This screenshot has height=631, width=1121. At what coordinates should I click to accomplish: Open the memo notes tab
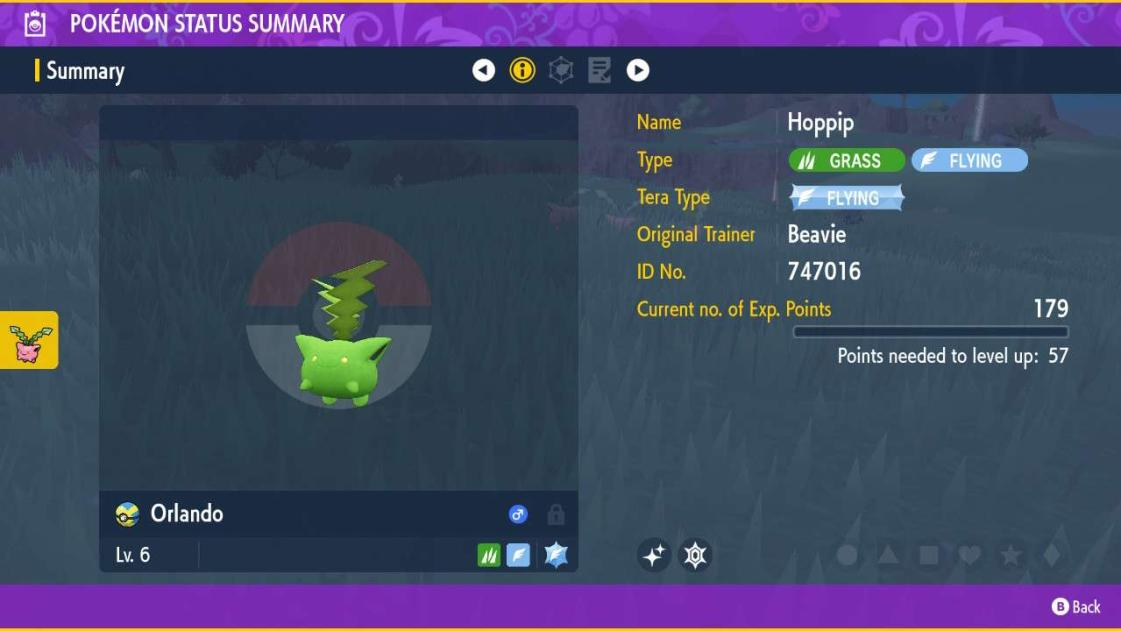click(x=599, y=70)
